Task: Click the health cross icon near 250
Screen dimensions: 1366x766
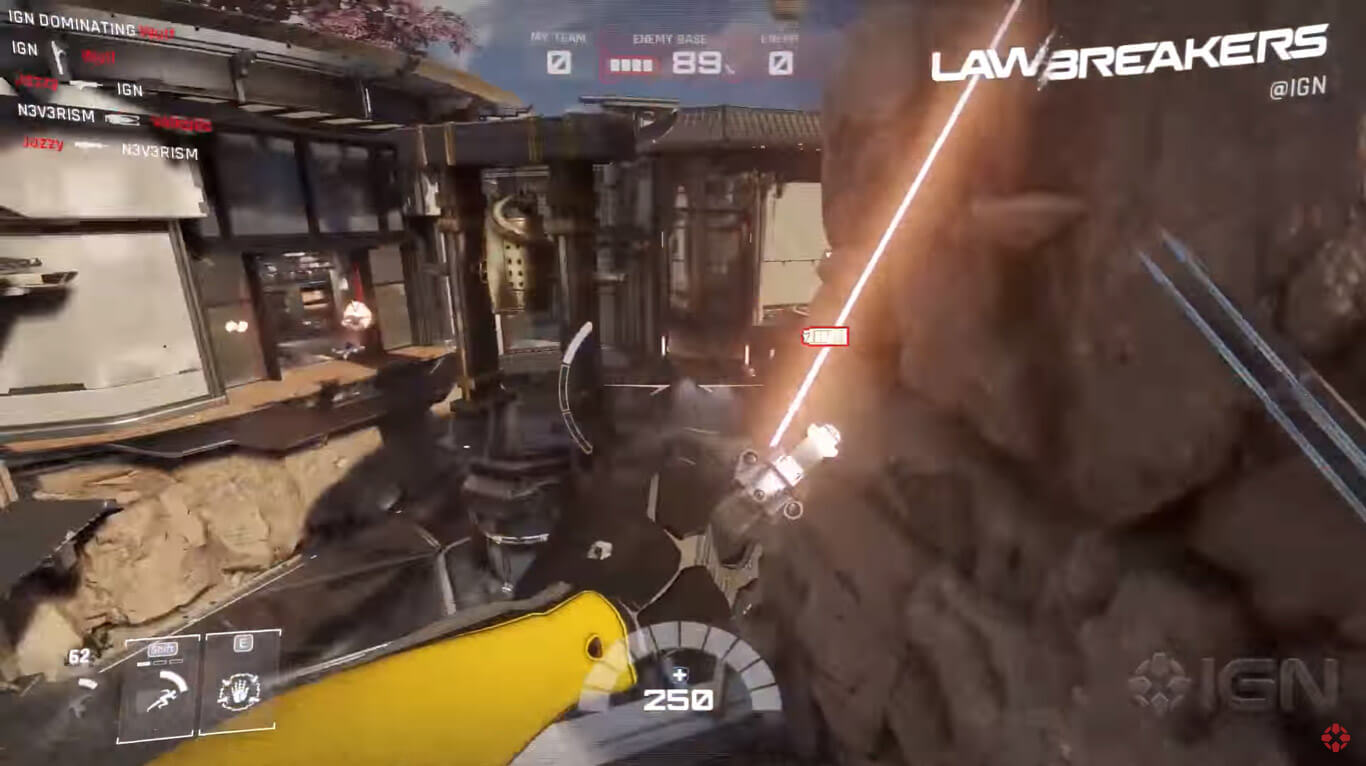Action: click(x=679, y=674)
